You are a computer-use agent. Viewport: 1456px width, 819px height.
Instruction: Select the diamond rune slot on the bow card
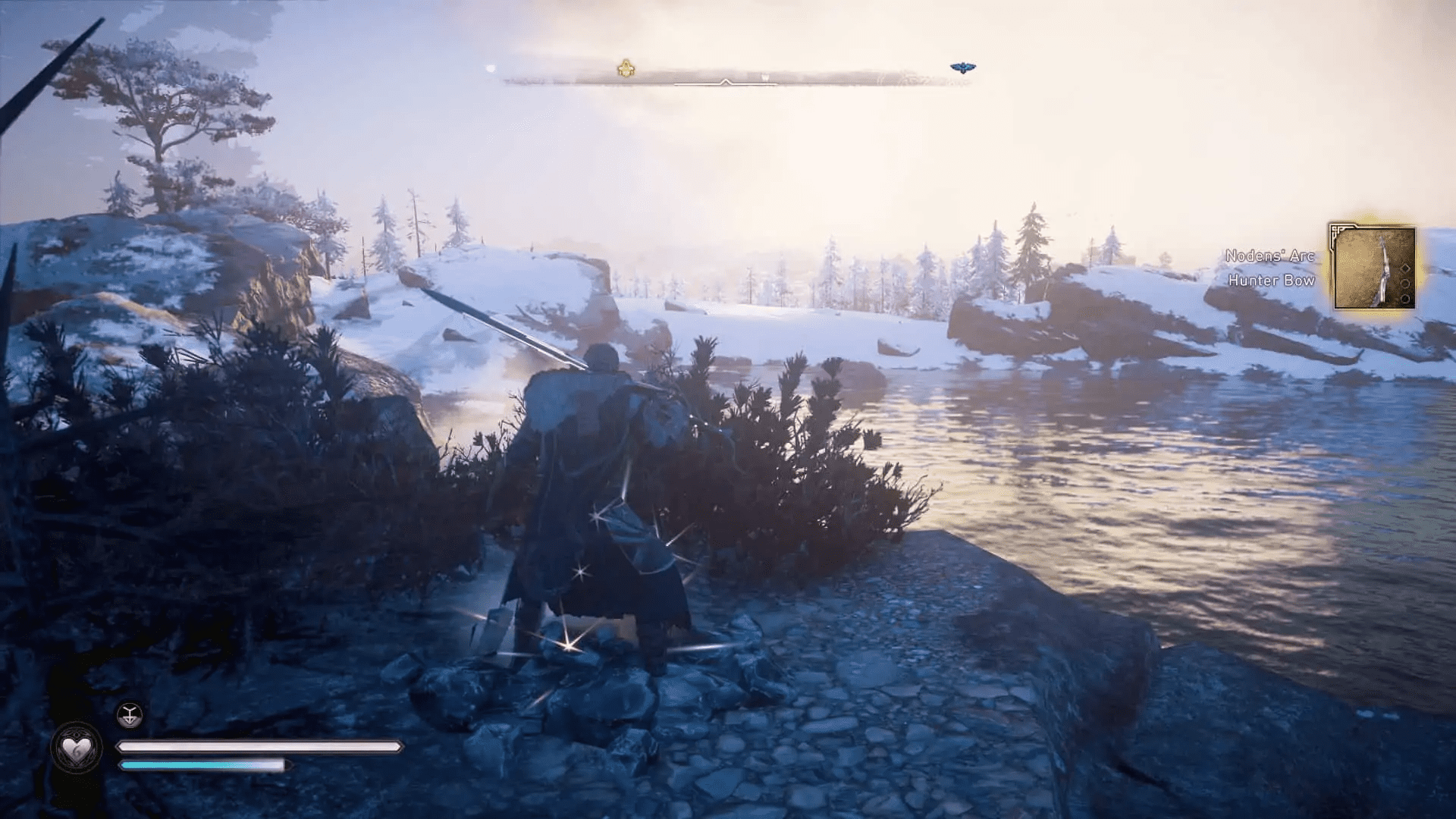click(1405, 268)
